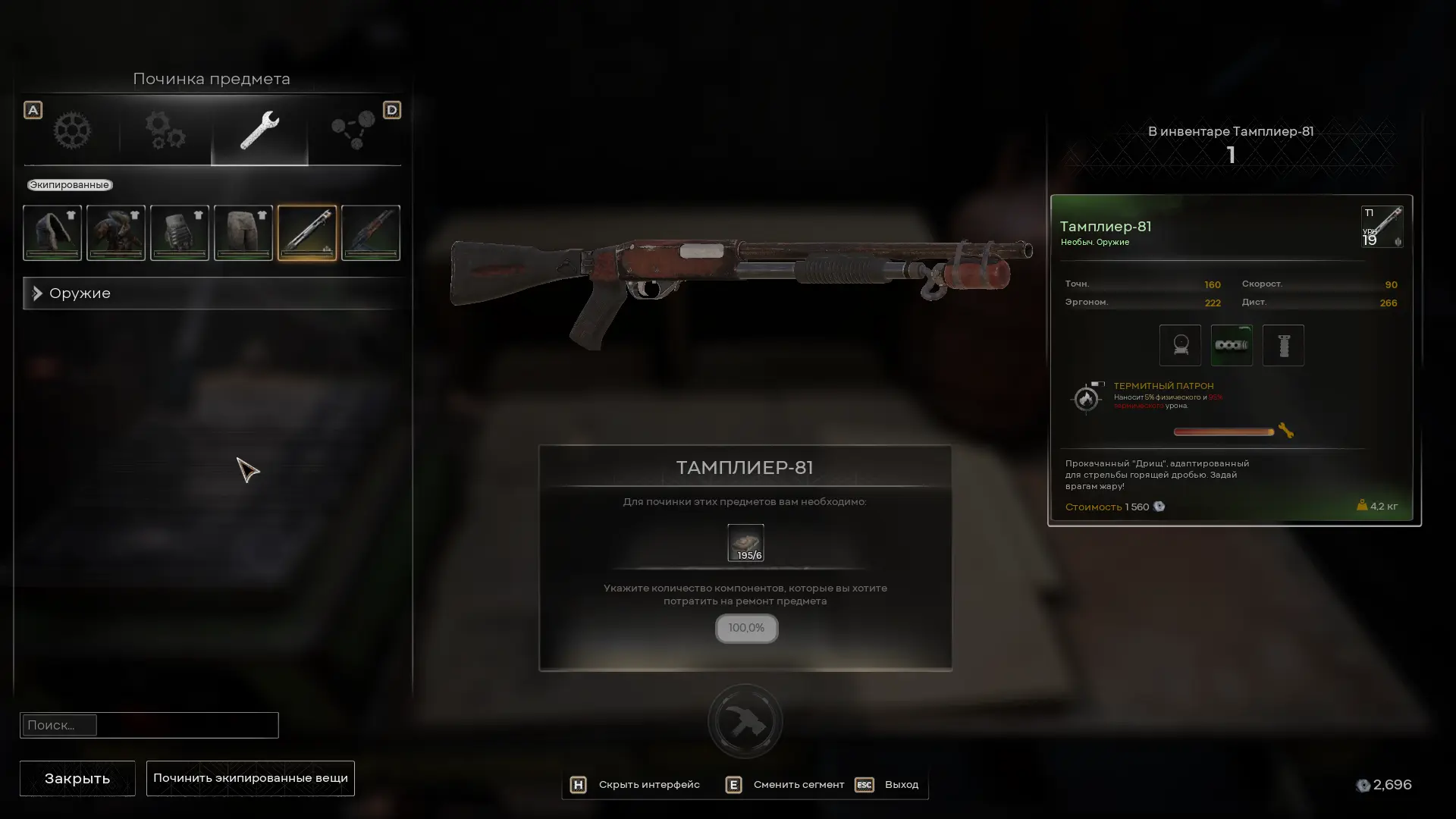Open the connected nodes tab

(353, 130)
